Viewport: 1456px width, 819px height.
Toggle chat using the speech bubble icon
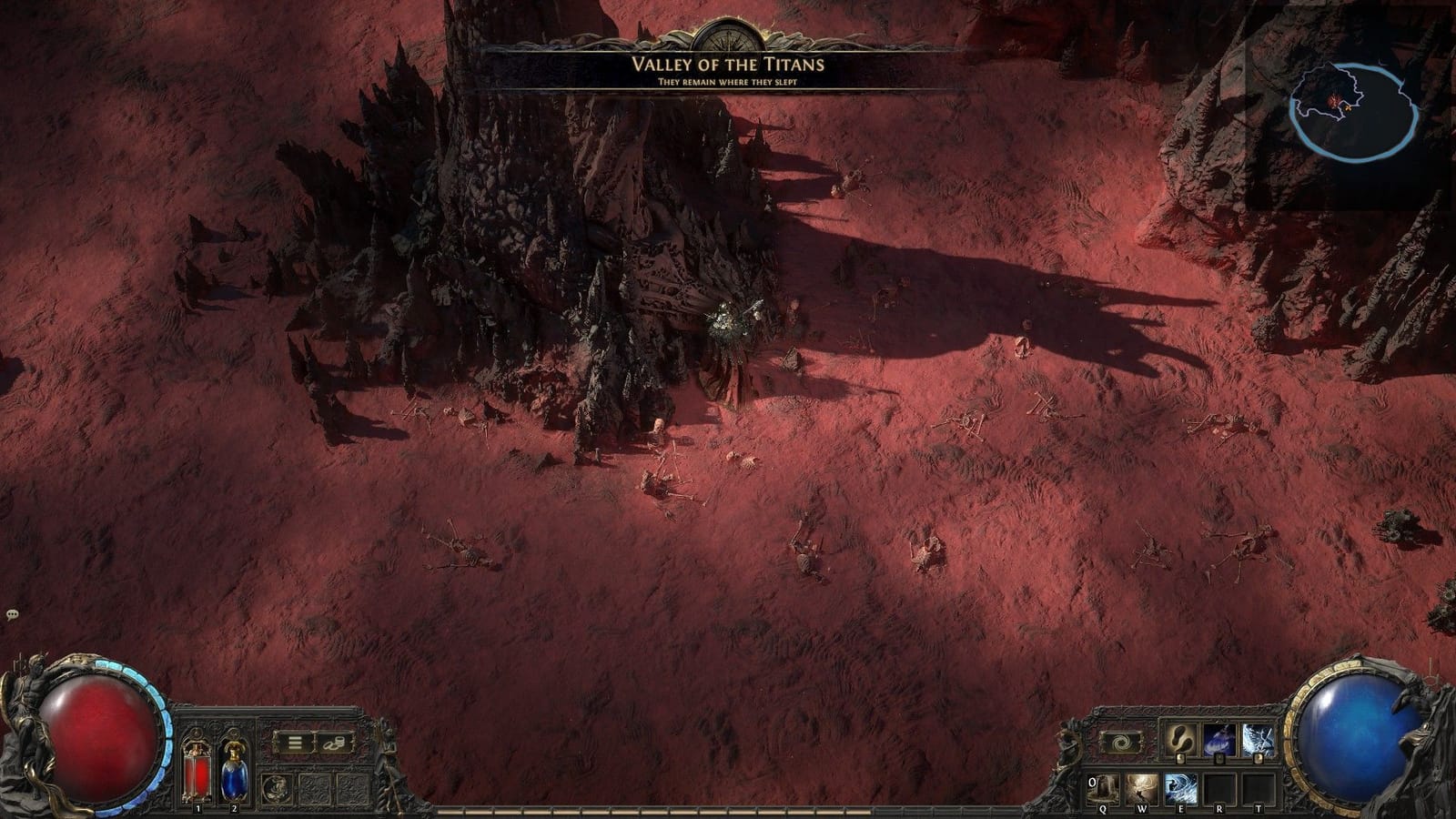point(13,614)
